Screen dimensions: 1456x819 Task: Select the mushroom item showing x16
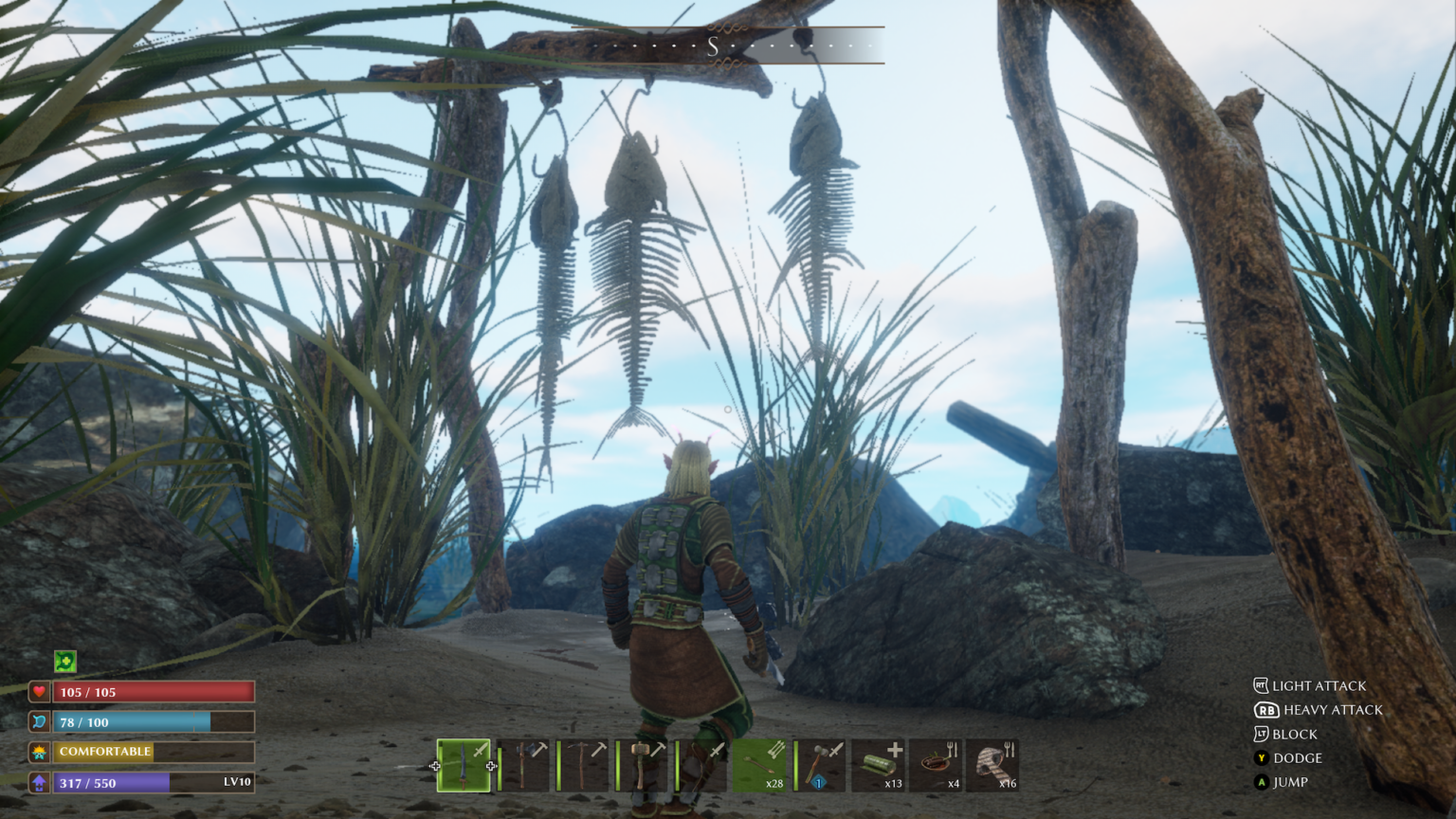pyautogui.click(x=997, y=764)
